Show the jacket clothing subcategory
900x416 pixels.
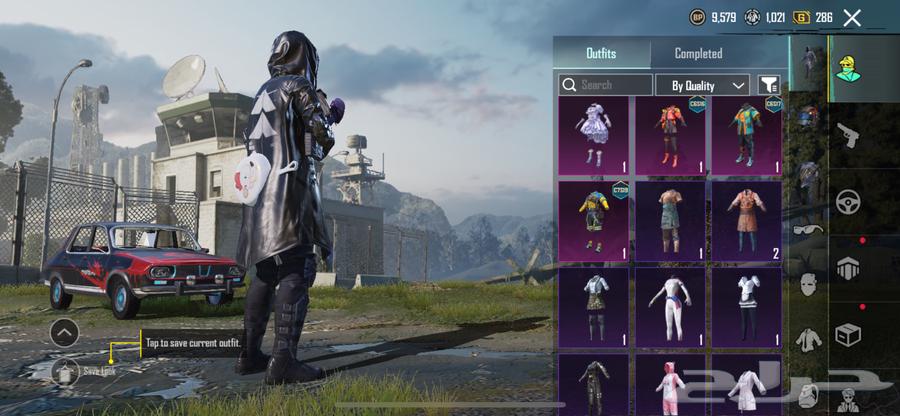pyautogui.click(x=807, y=340)
